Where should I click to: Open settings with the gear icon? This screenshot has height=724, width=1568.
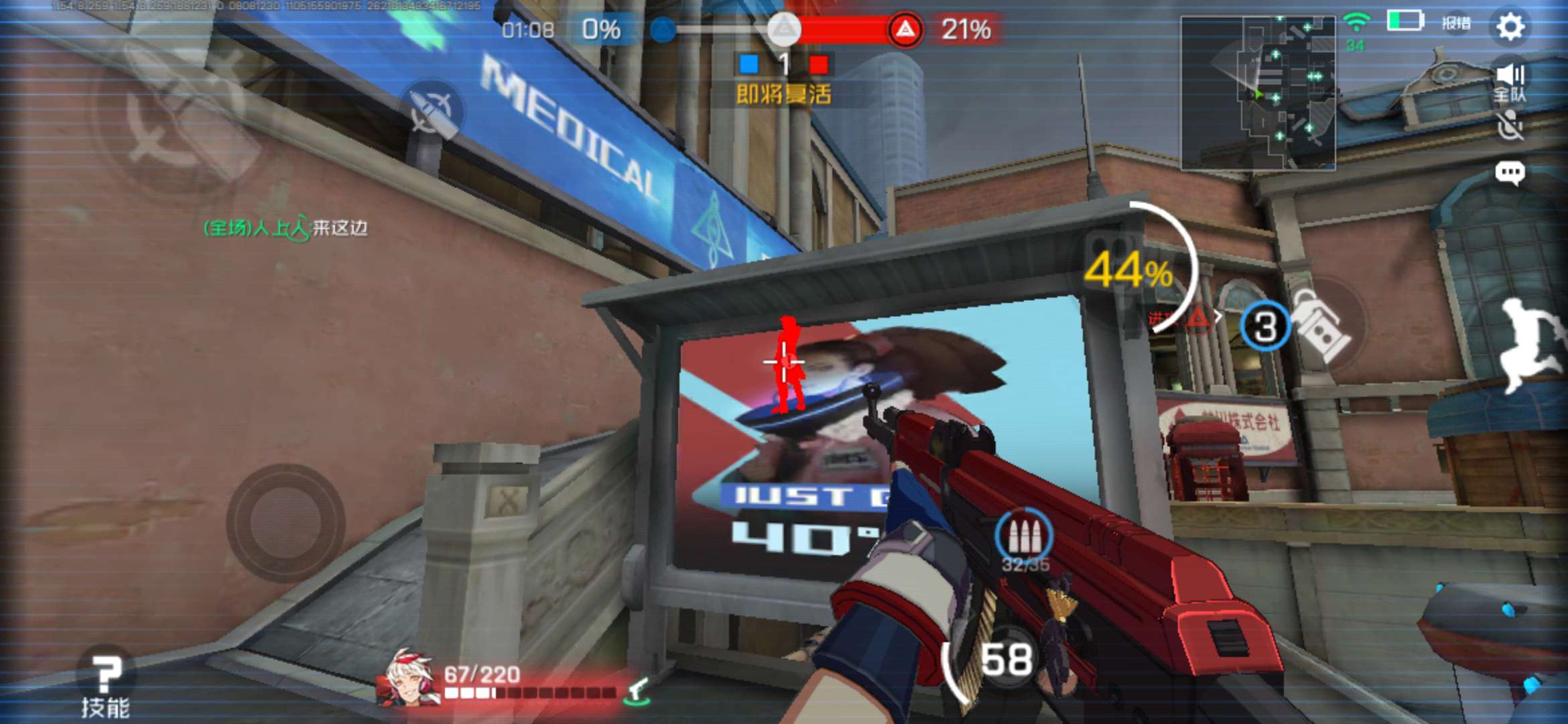1511,27
